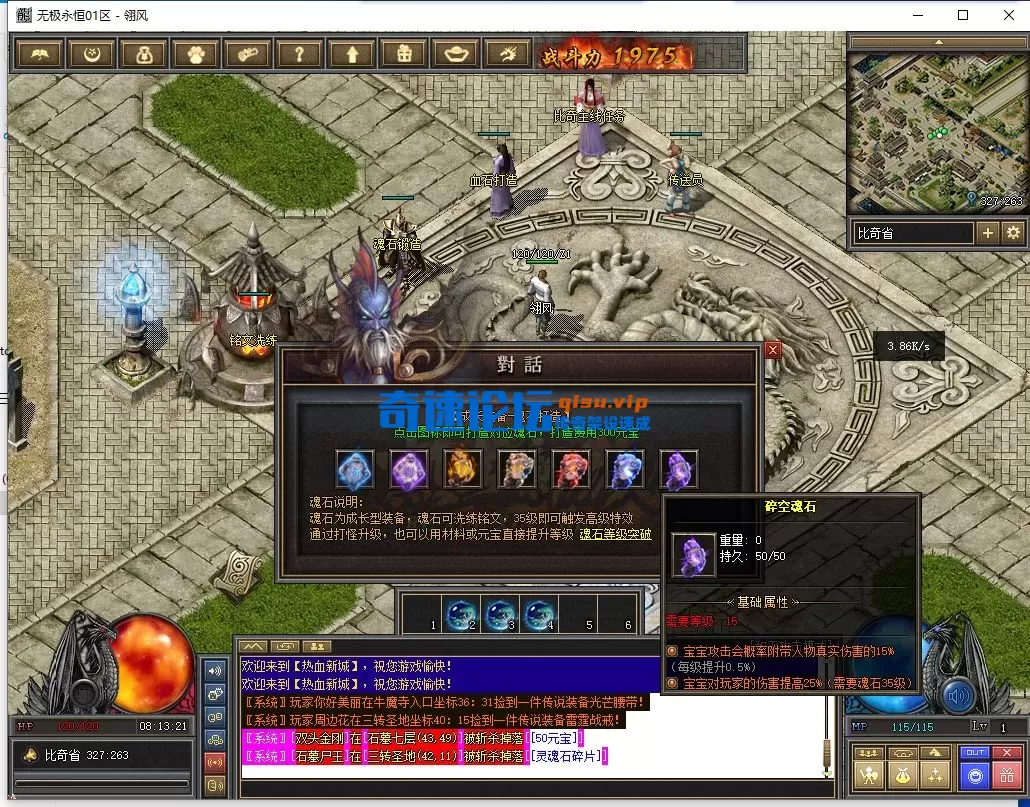The width and height of the screenshot is (1030, 807).
Task: Open the paw print pet menu
Action: coord(196,54)
